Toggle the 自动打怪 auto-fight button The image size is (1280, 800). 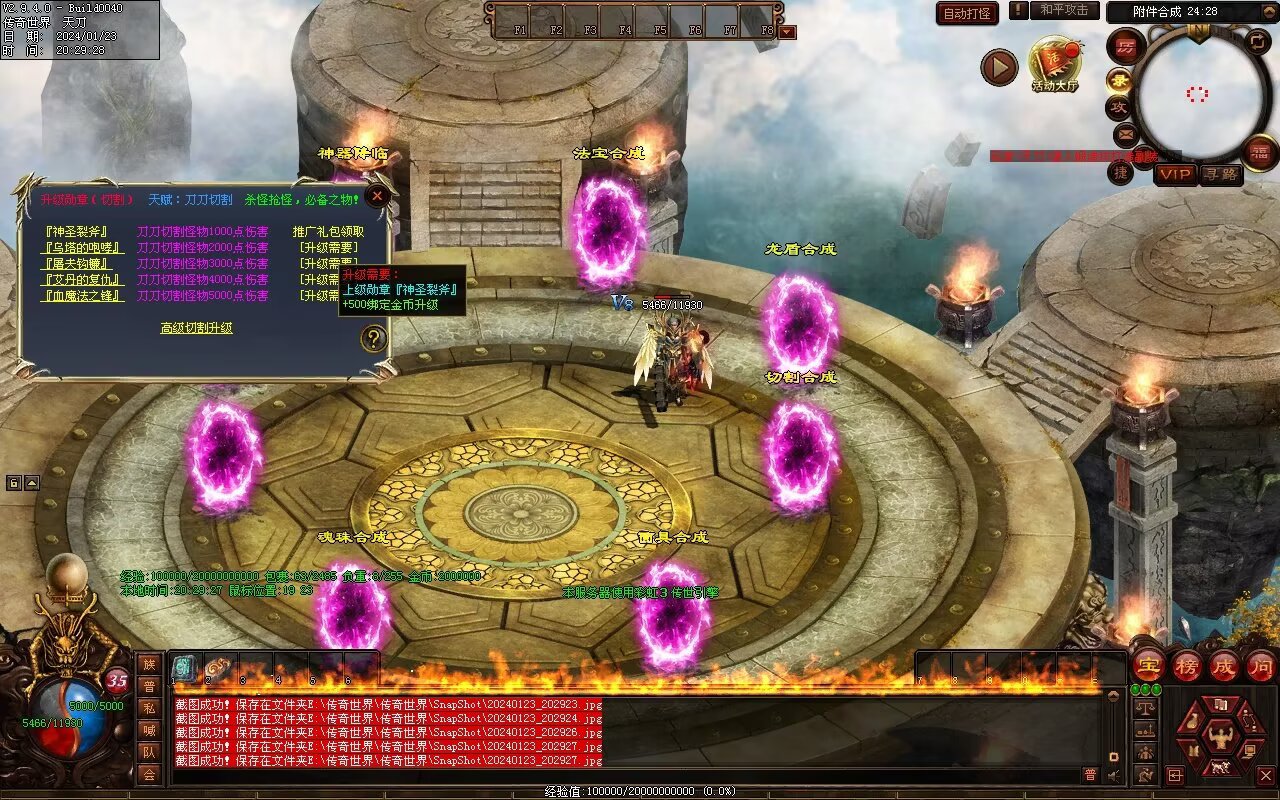click(967, 13)
